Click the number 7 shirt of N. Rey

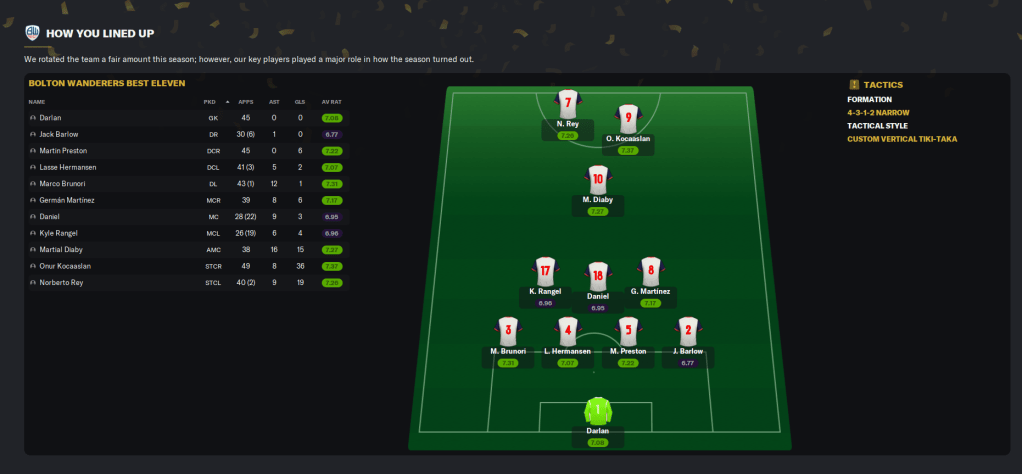coord(567,103)
